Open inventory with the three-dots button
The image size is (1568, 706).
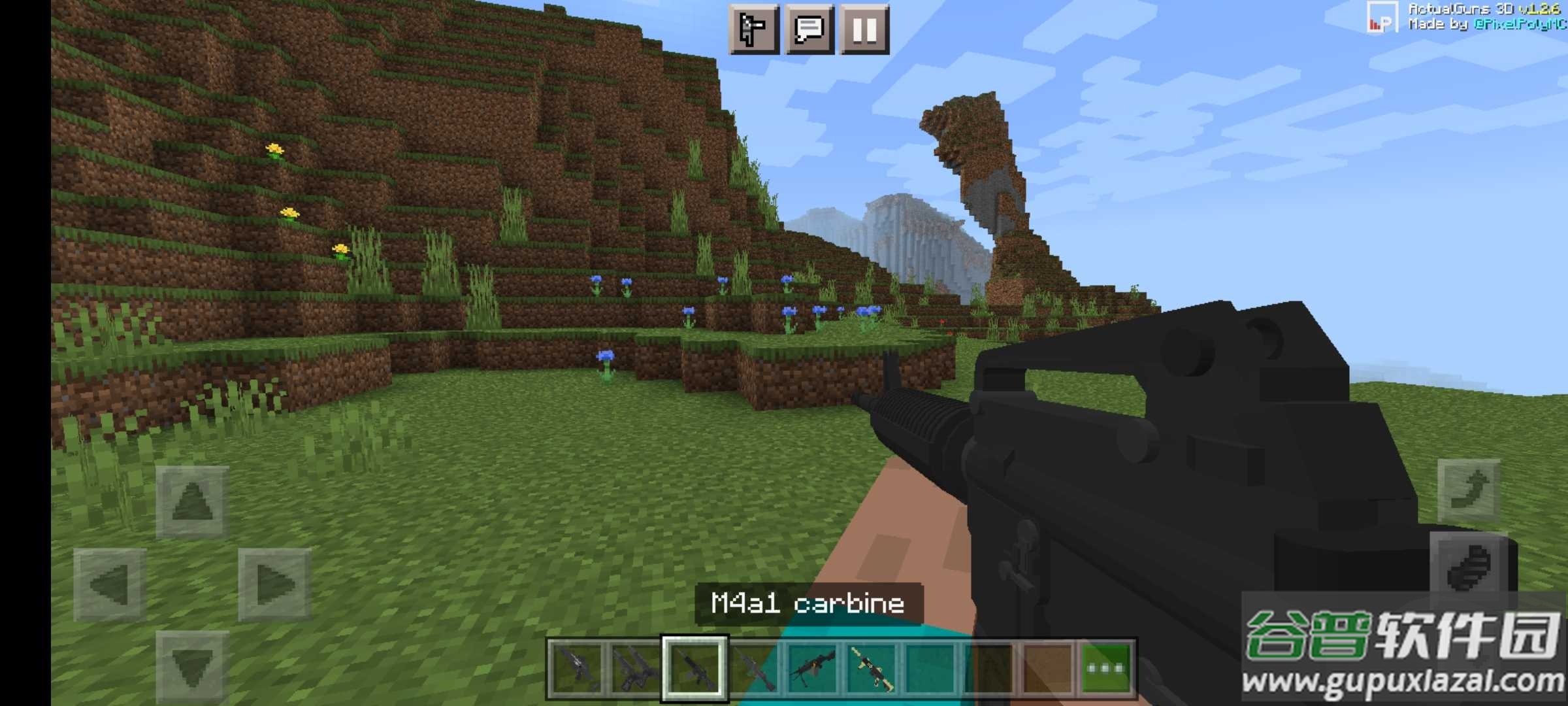coord(1107,668)
